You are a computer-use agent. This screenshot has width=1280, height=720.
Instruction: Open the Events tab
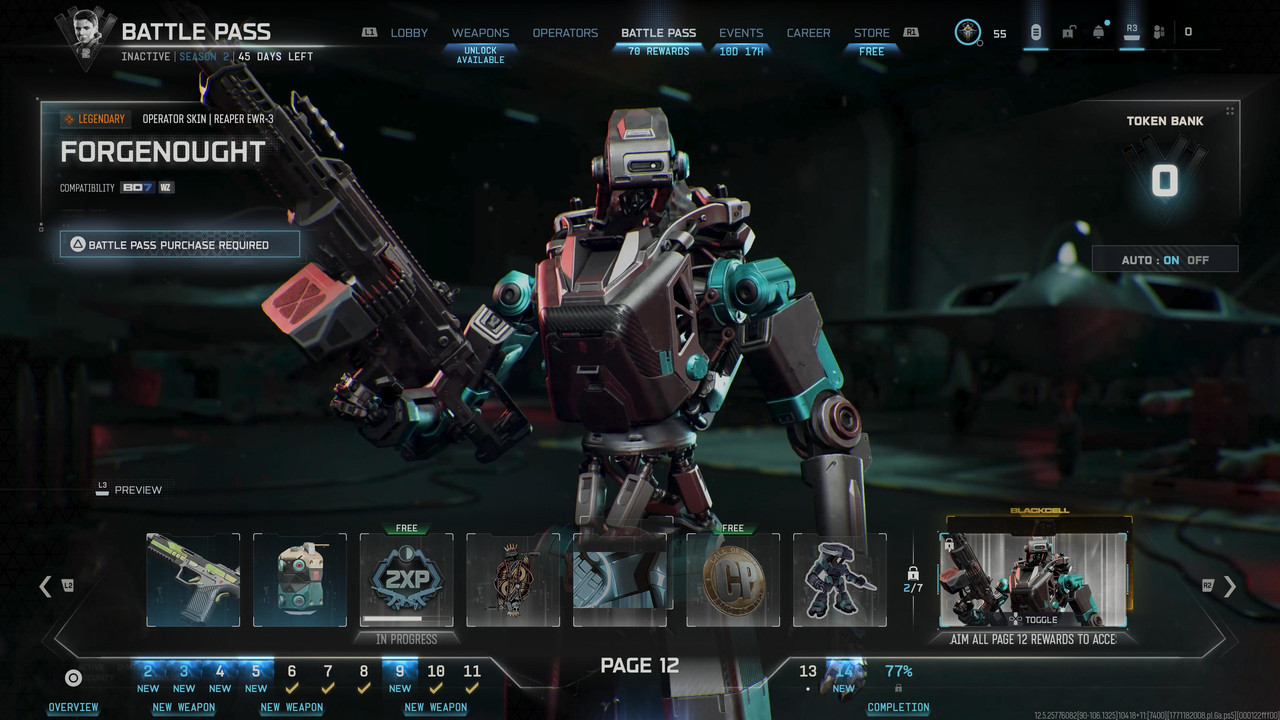(x=741, y=33)
